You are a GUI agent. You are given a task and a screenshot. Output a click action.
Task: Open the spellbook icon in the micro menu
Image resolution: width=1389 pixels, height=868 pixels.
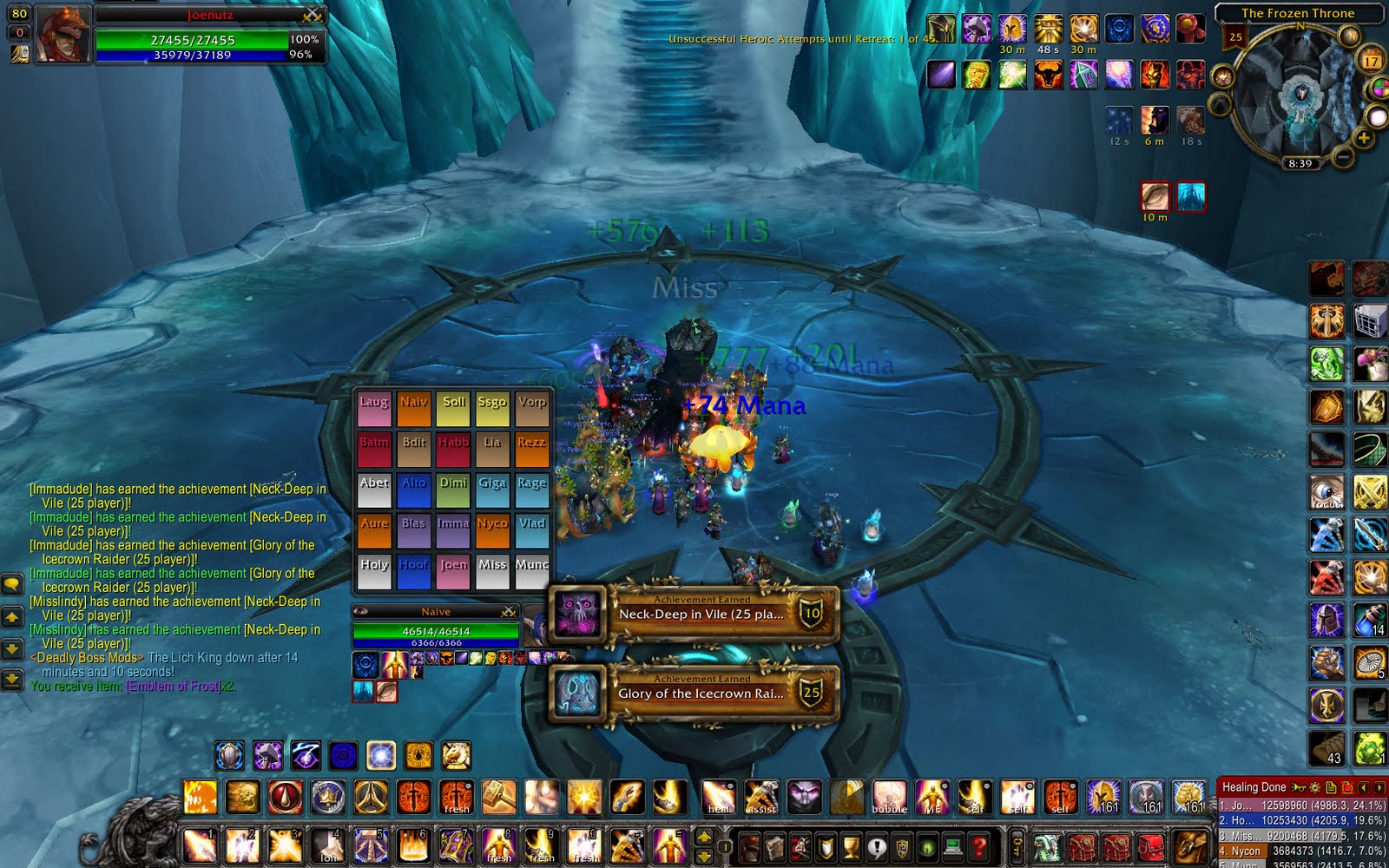(775, 848)
